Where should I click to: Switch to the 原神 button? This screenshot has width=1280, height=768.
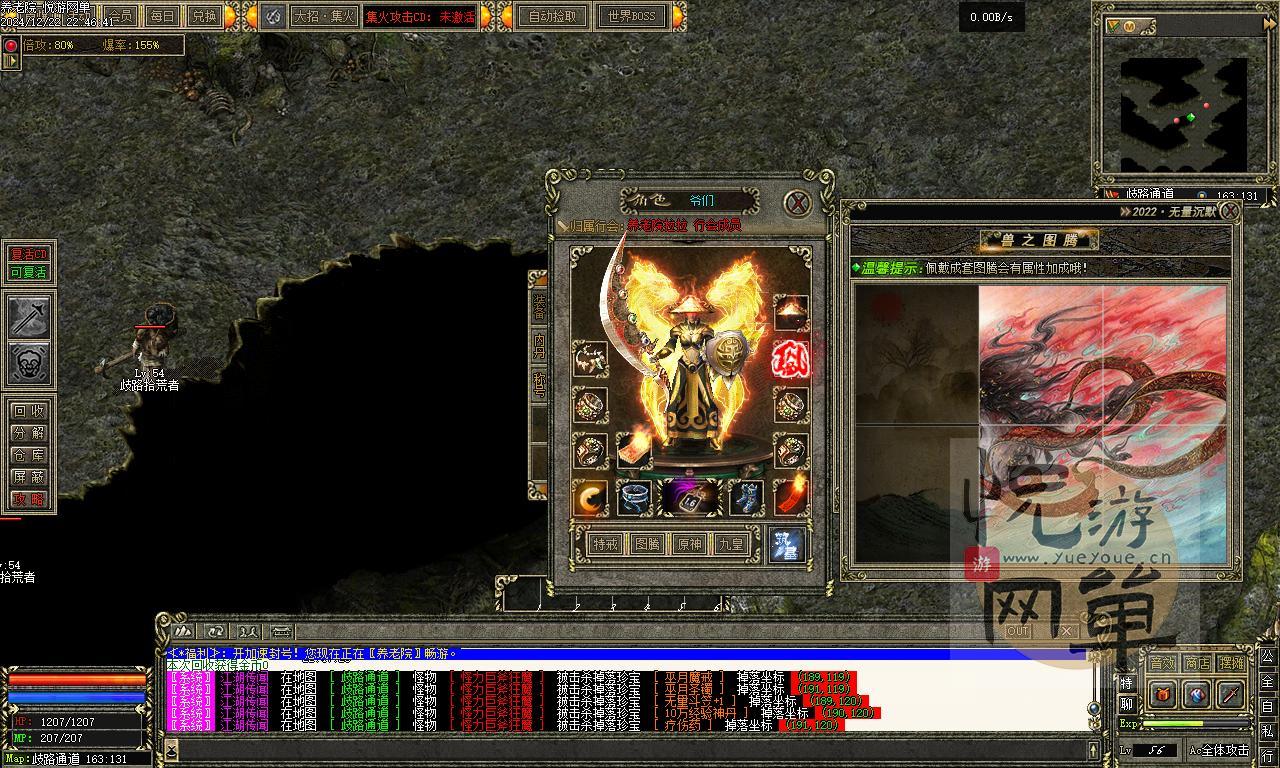tap(689, 544)
